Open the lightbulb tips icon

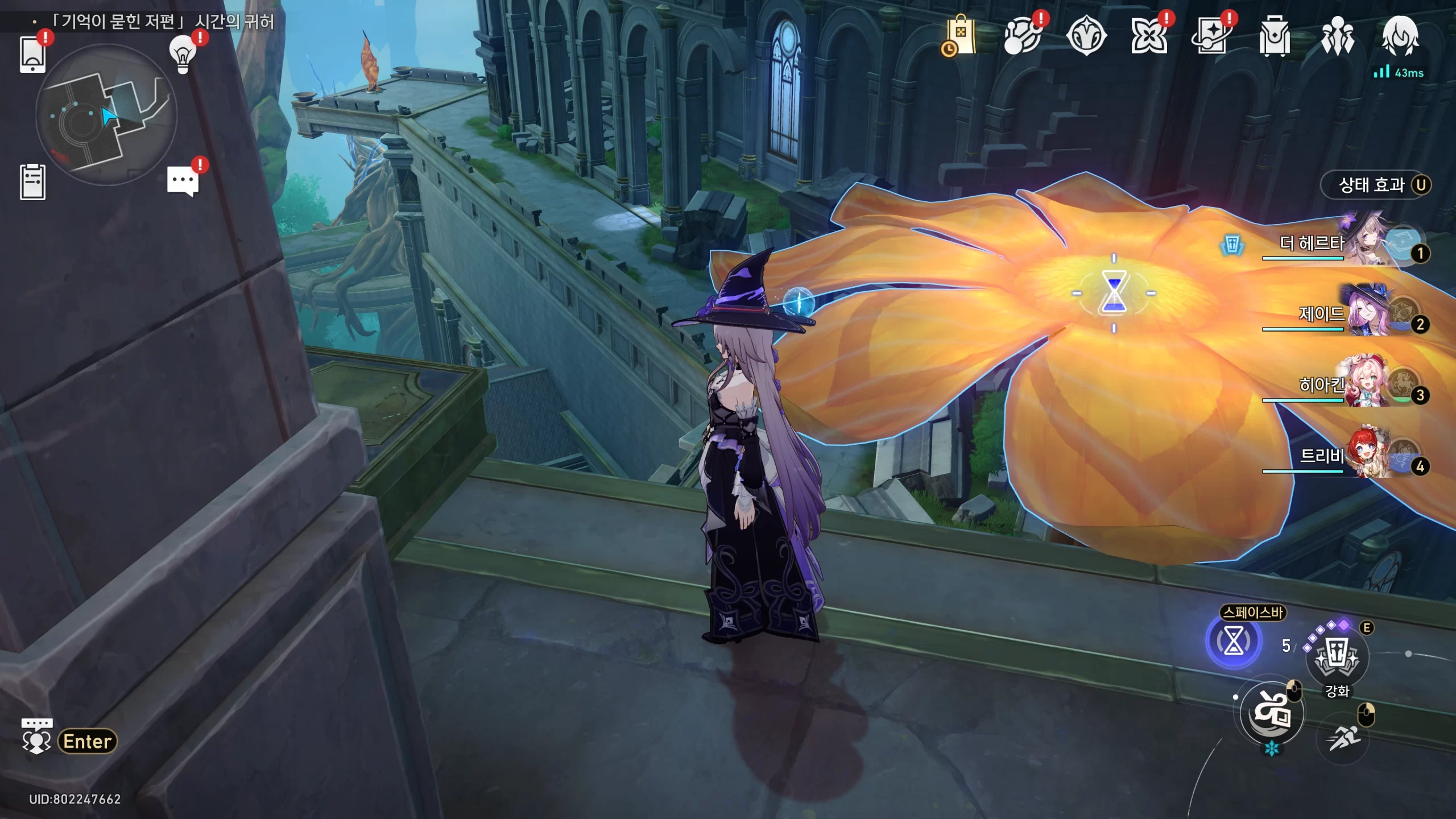(183, 54)
